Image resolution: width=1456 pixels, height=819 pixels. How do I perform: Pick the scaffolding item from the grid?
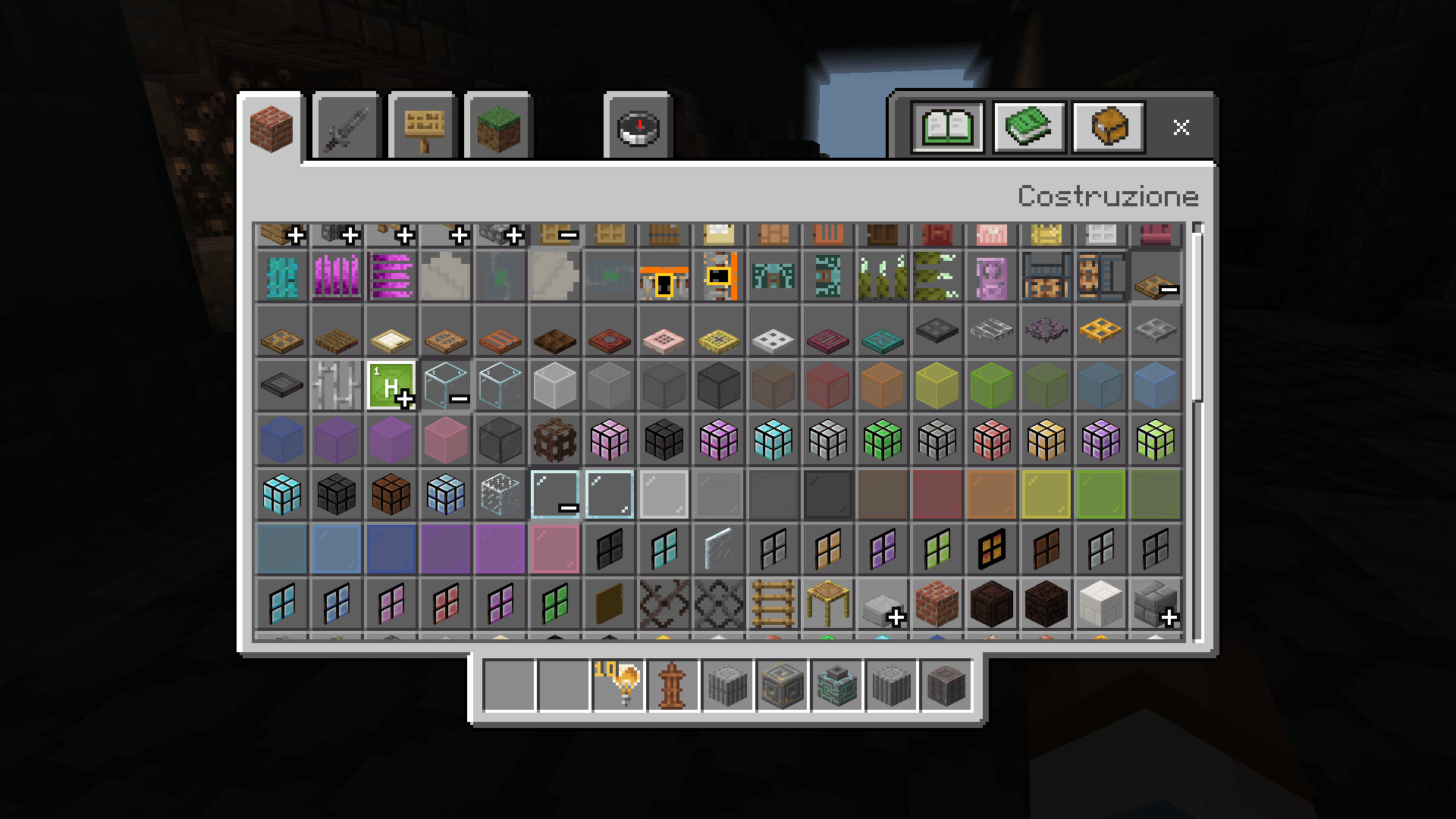point(827,605)
